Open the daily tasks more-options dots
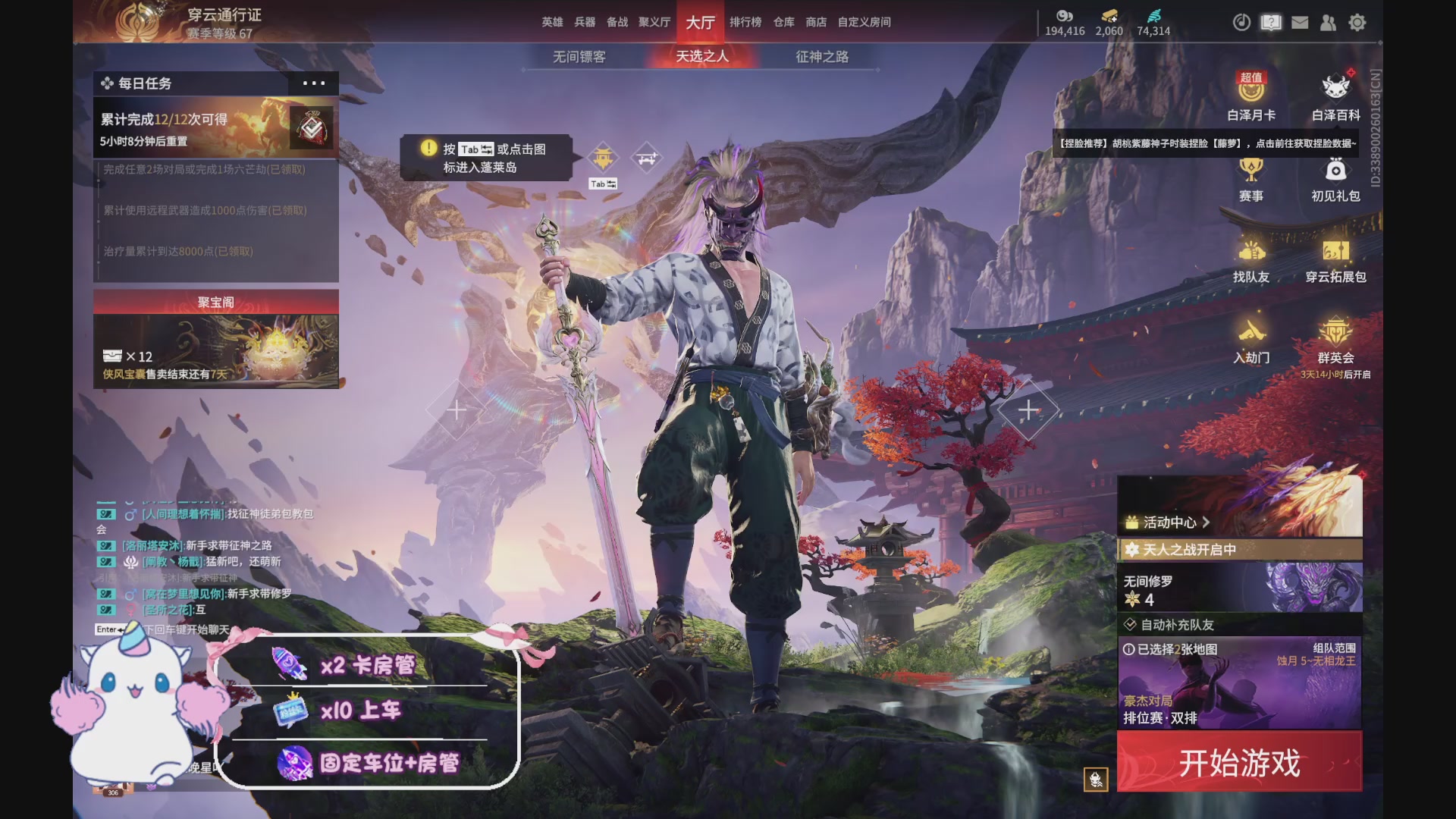Image resolution: width=1456 pixels, height=819 pixels. coord(314,83)
